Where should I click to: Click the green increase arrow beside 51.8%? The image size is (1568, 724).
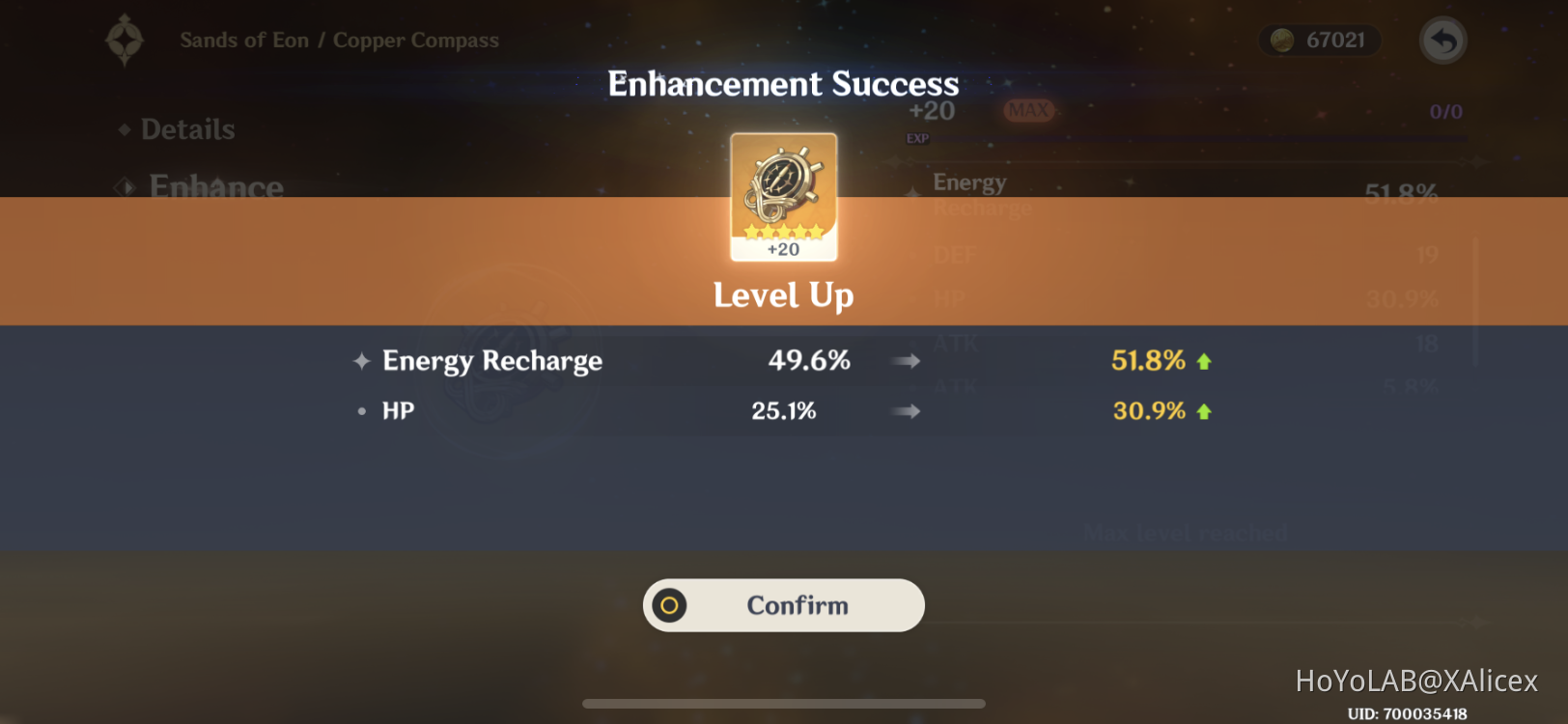(x=1204, y=359)
